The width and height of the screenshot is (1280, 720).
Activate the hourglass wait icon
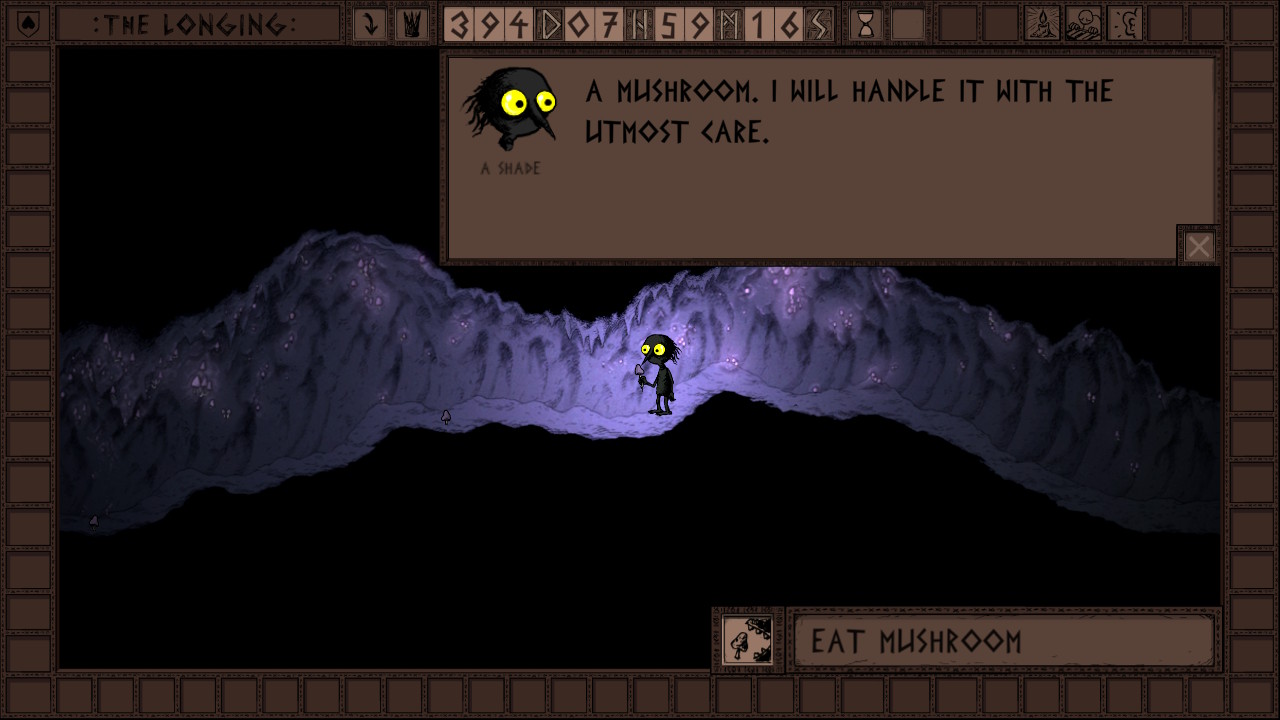click(866, 24)
